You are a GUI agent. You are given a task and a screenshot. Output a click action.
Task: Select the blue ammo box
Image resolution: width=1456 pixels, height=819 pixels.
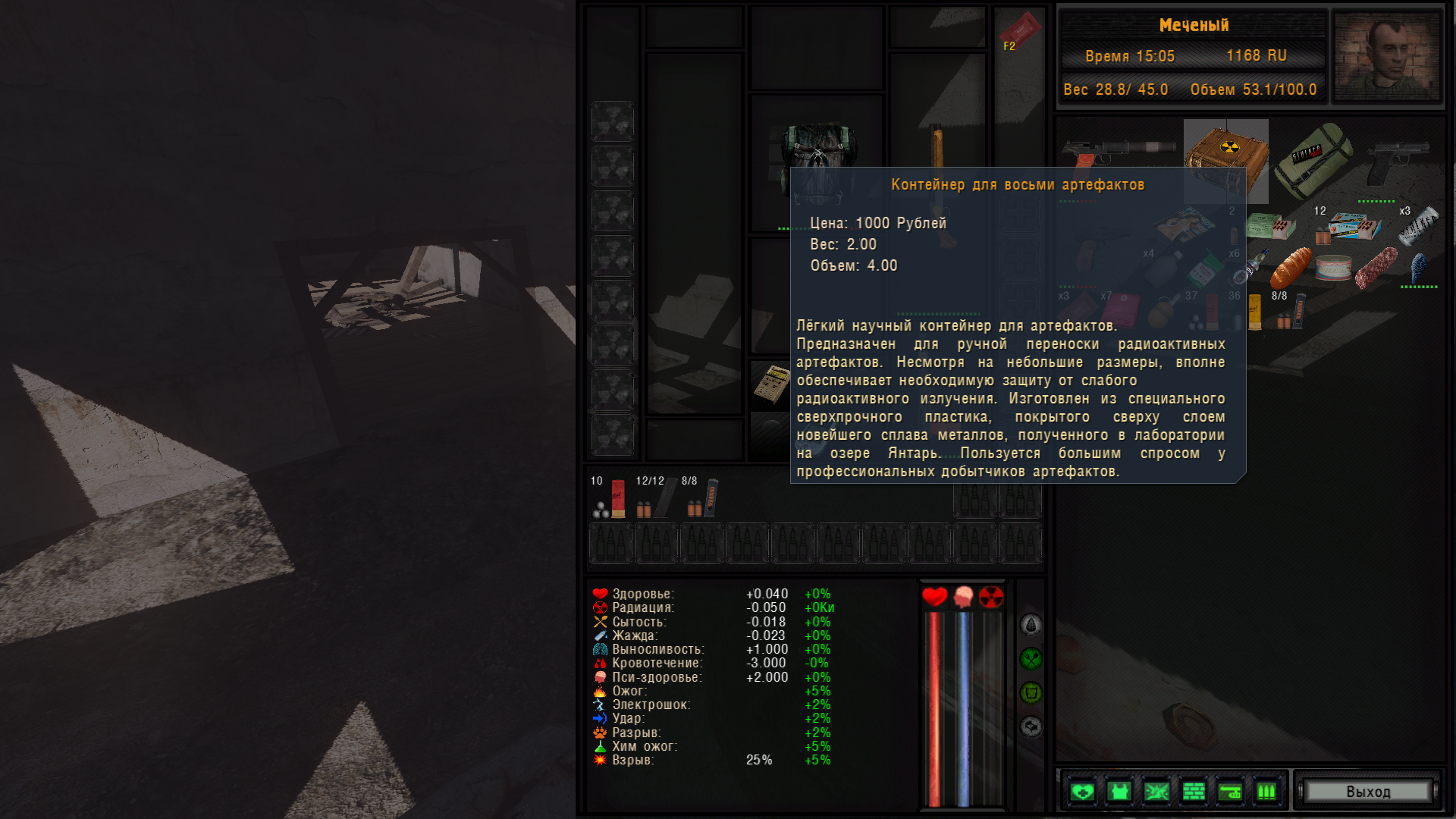(1355, 225)
